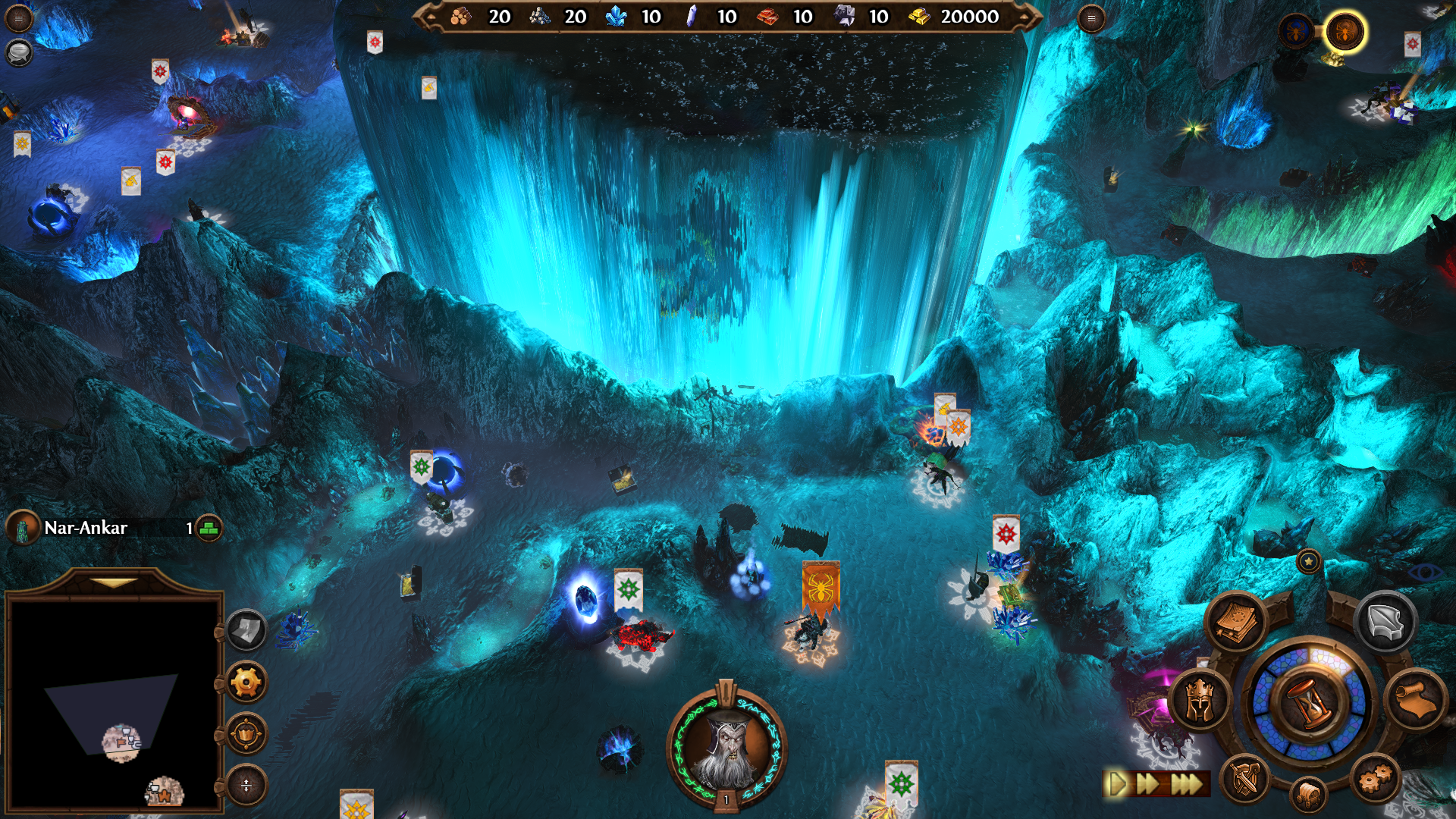Collapse the minimap with the gold arrow
This screenshot has height=819, width=1456.
pyautogui.click(x=114, y=583)
